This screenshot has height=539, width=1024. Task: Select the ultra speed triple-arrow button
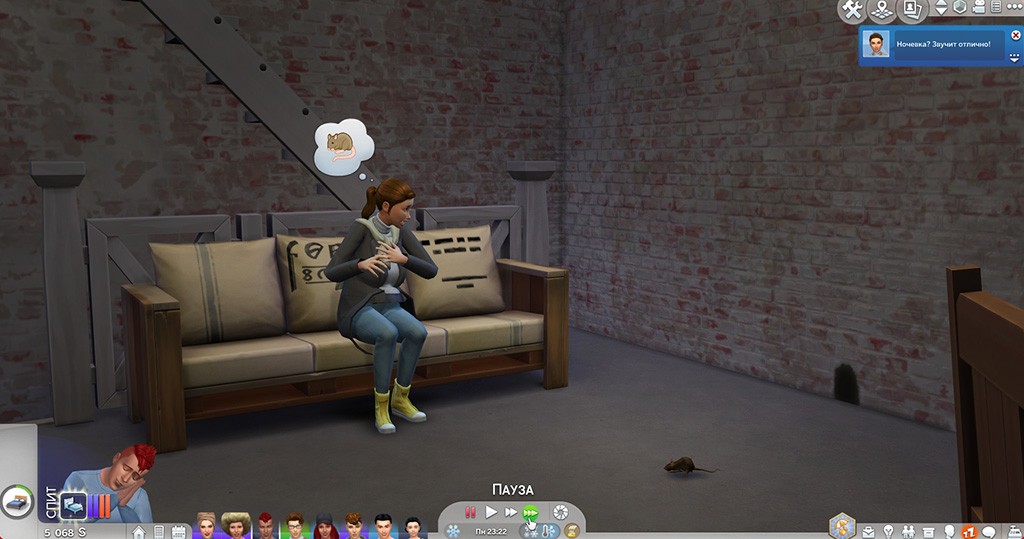tap(531, 512)
